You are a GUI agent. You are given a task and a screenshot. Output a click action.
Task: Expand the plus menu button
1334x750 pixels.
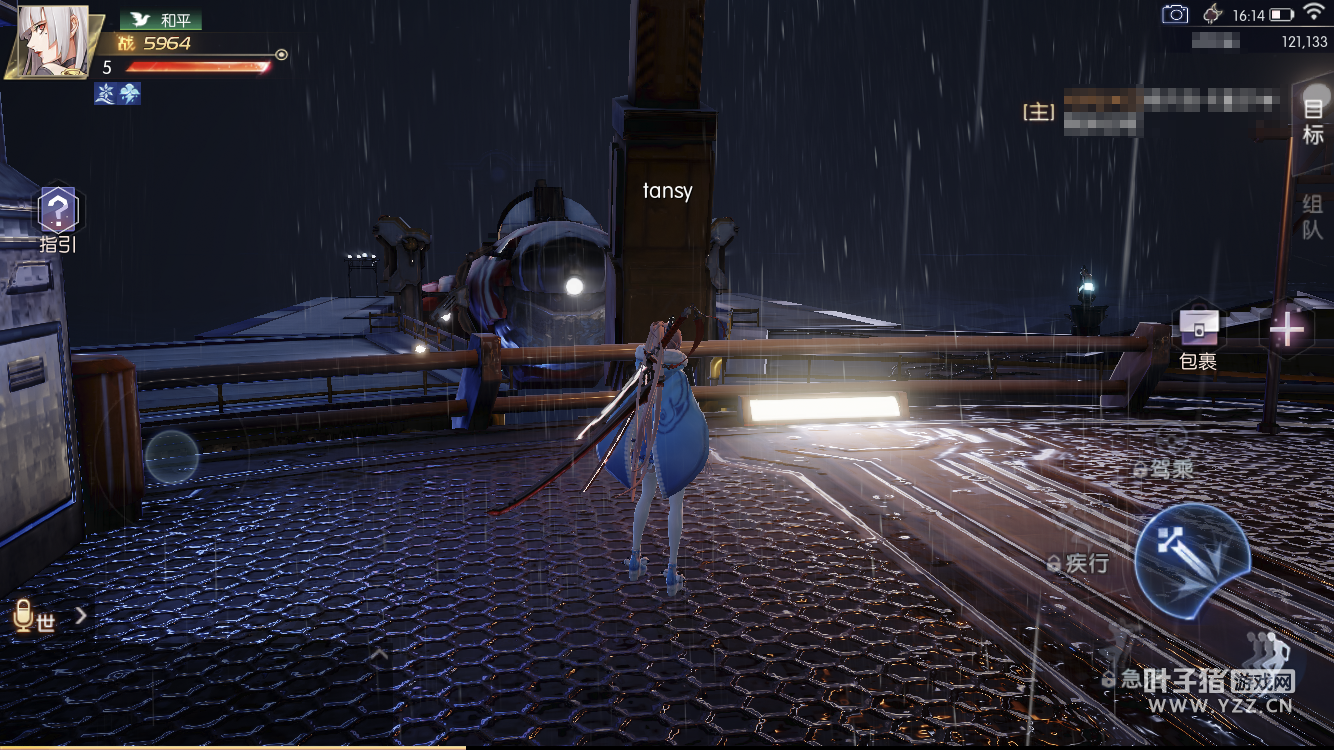pyautogui.click(x=1286, y=329)
